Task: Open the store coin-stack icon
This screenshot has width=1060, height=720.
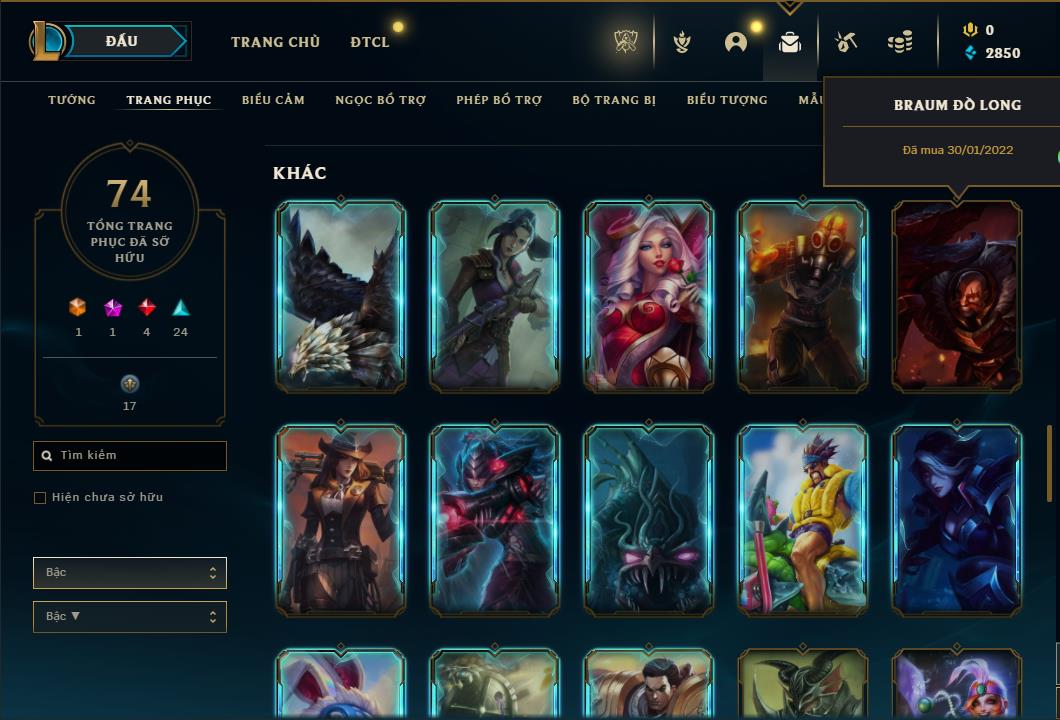Action: (x=899, y=42)
